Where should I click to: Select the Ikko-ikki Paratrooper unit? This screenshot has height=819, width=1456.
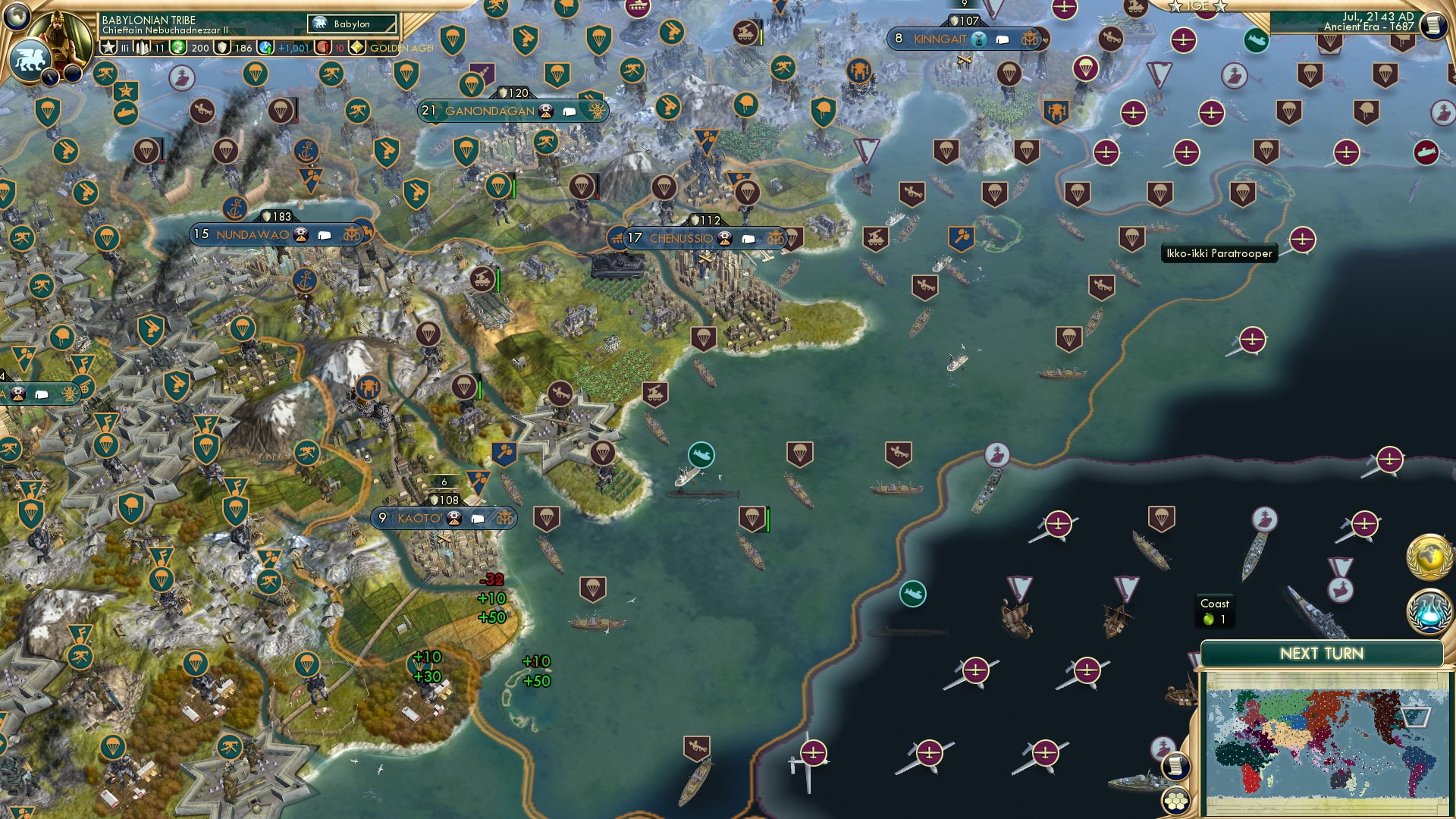tap(1132, 237)
